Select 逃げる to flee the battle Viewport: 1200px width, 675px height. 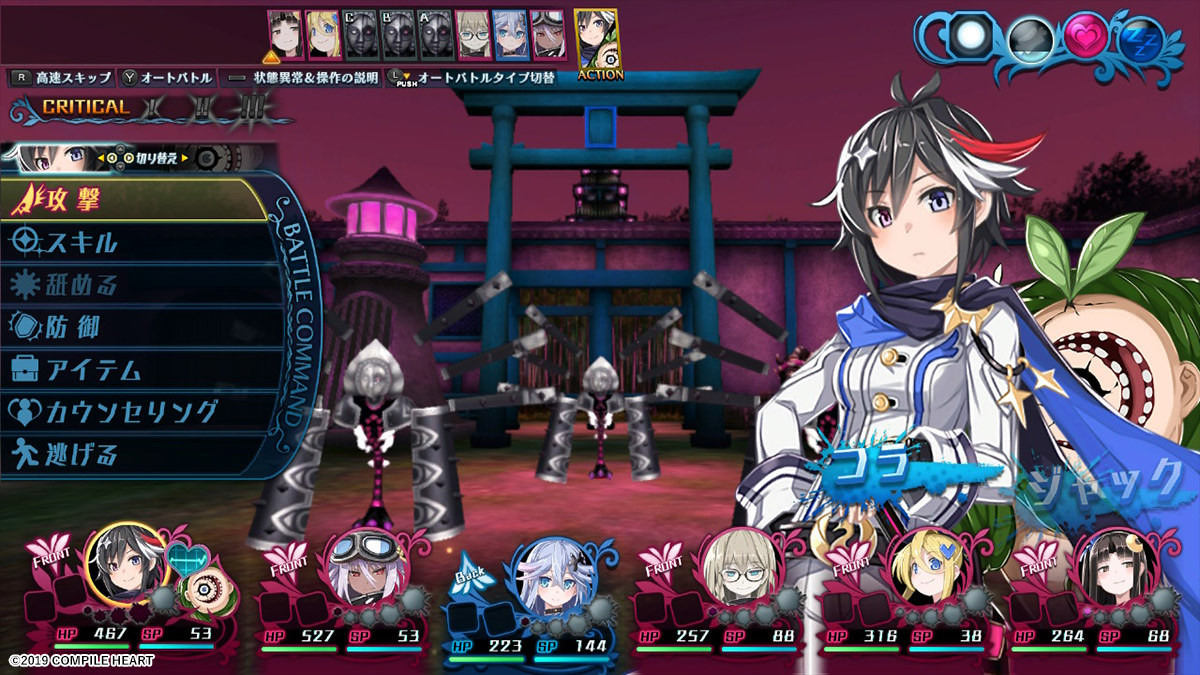130,455
